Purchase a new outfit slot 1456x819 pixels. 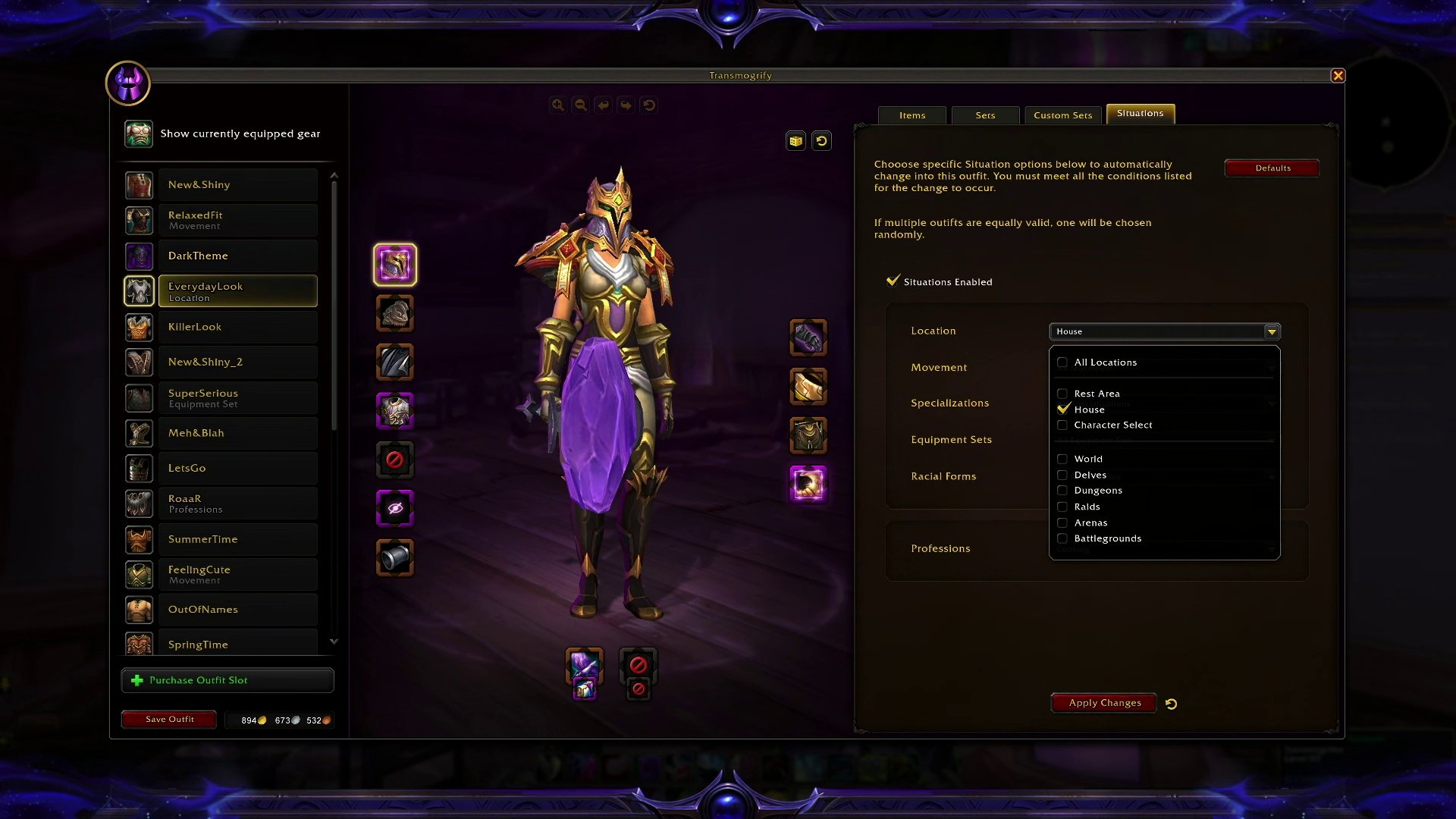(x=227, y=680)
